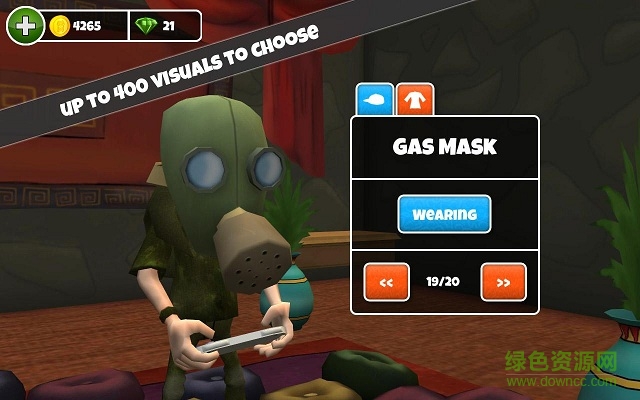Advance to the next visual item

503,282
